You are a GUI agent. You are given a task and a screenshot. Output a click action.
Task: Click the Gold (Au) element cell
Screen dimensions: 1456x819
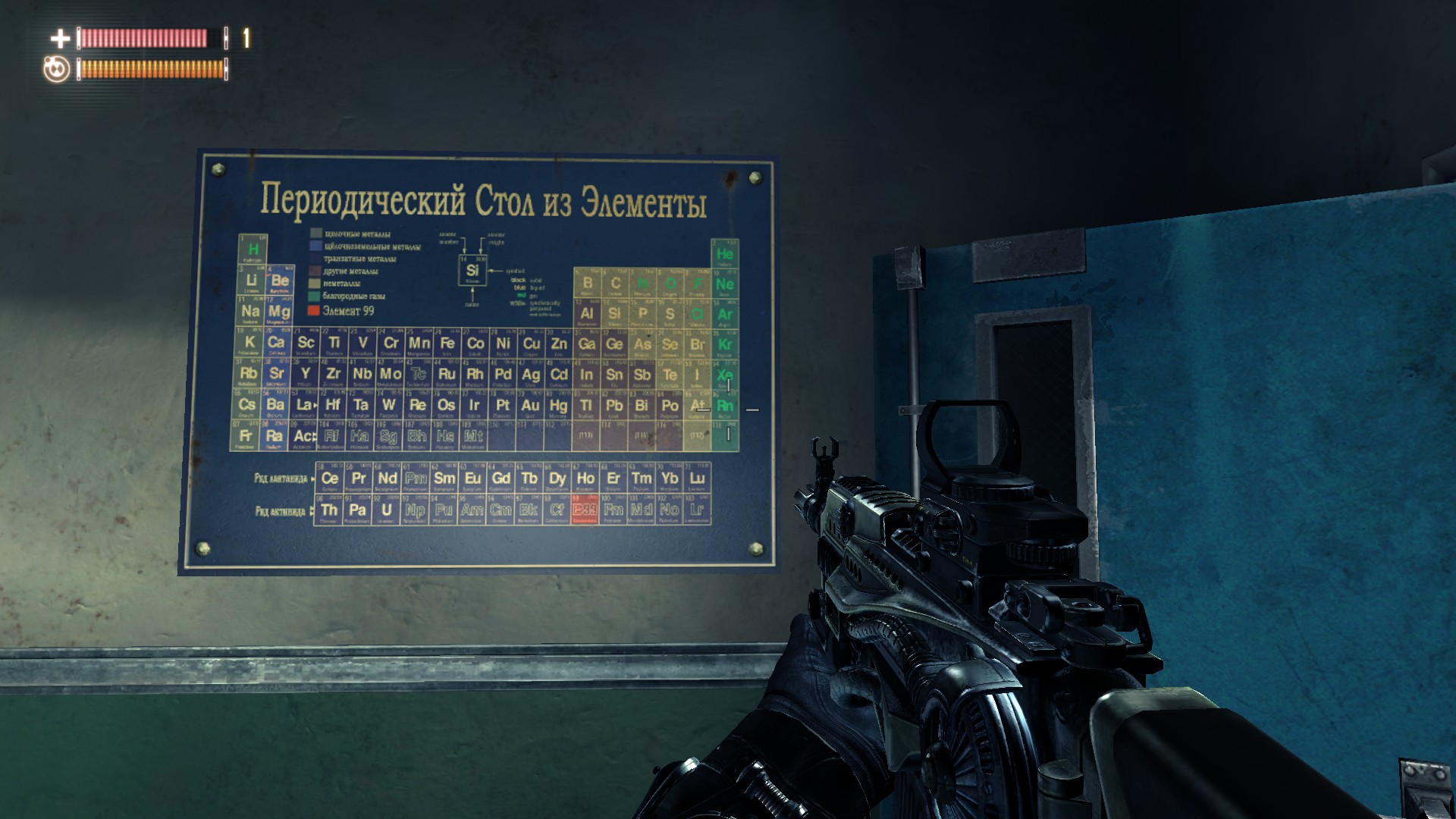click(529, 406)
